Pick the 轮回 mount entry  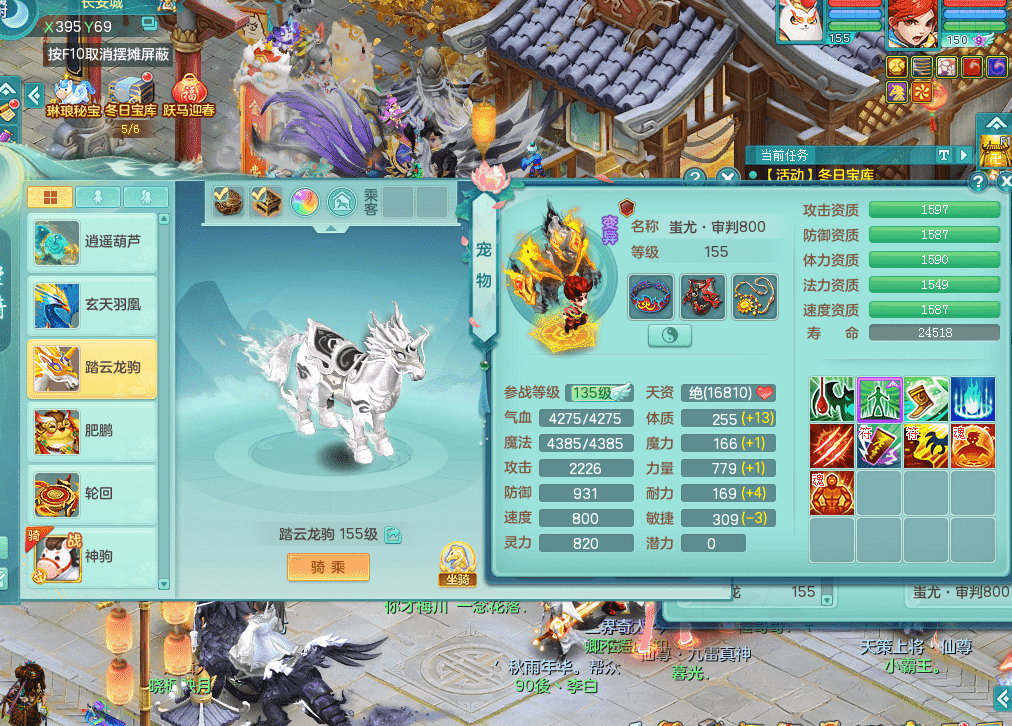click(92, 494)
